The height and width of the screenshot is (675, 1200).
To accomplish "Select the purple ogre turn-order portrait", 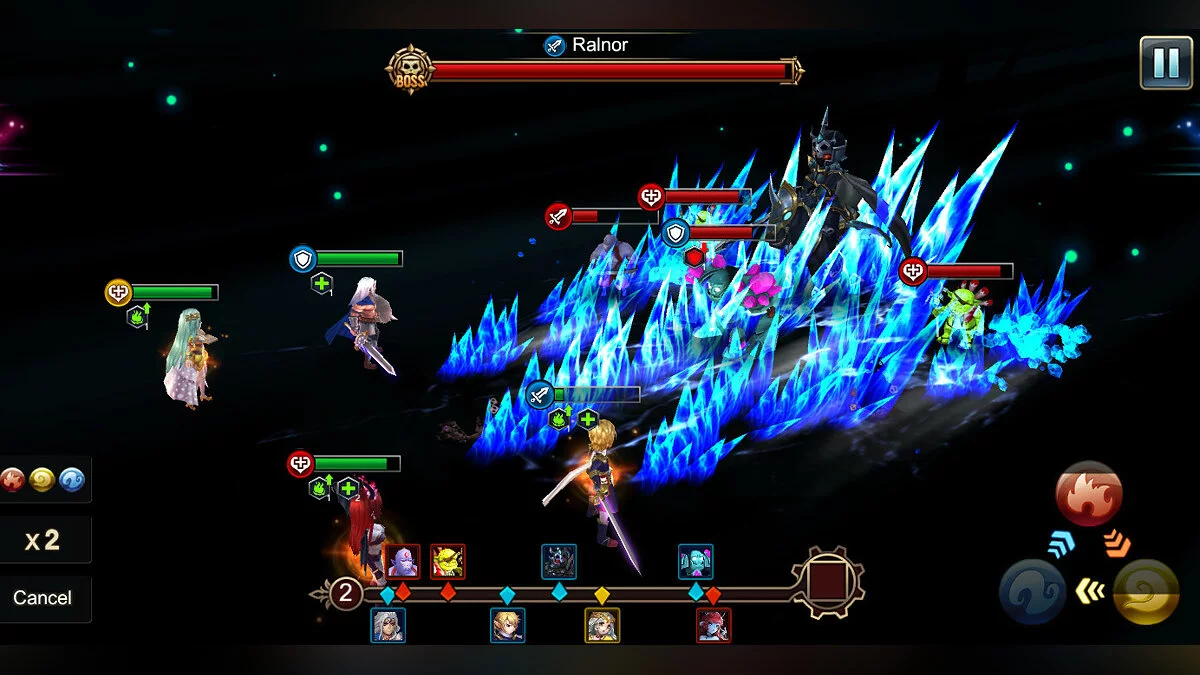I will tap(402, 562).
